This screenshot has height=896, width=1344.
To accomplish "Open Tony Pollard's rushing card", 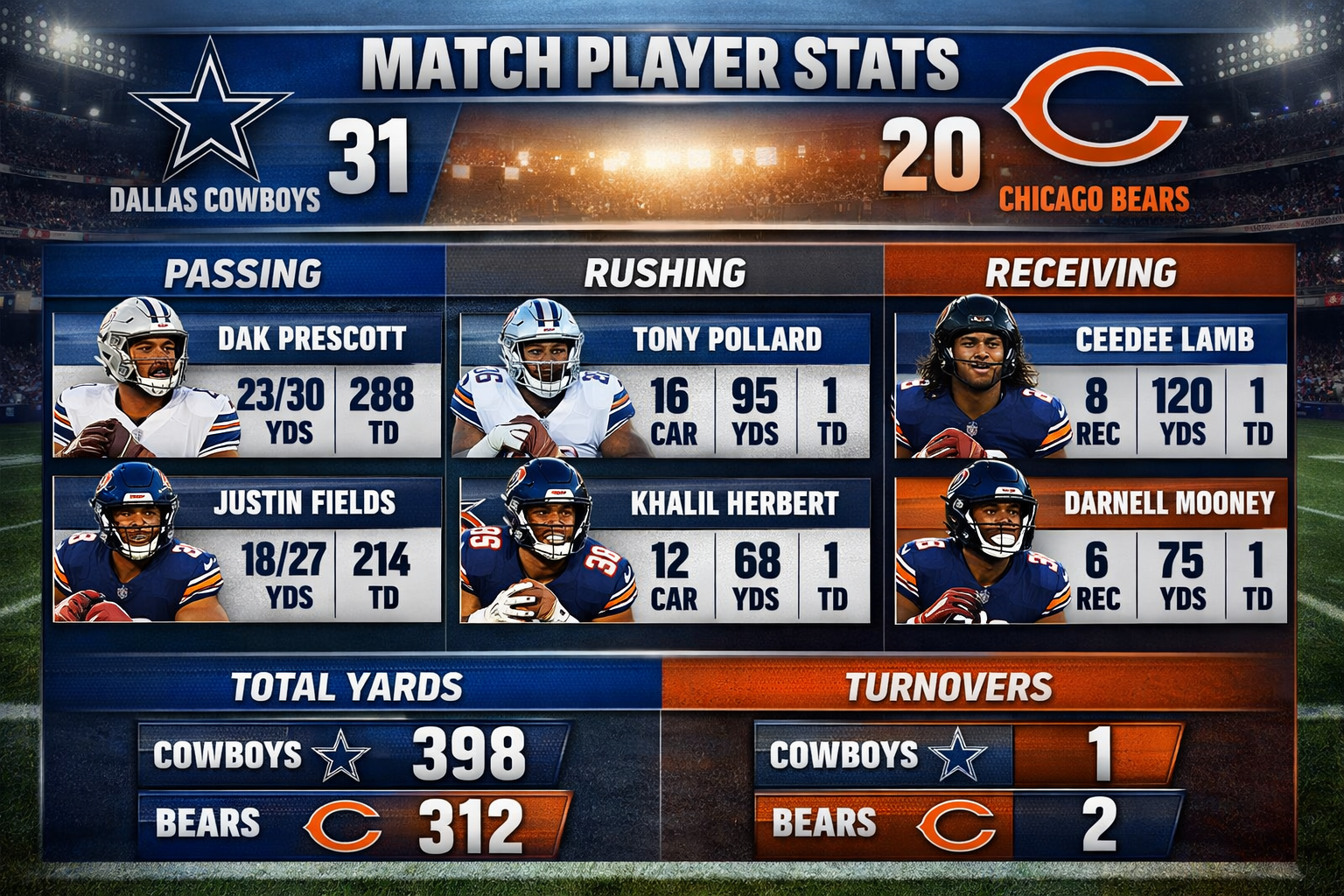I will (x=664, y=386).
